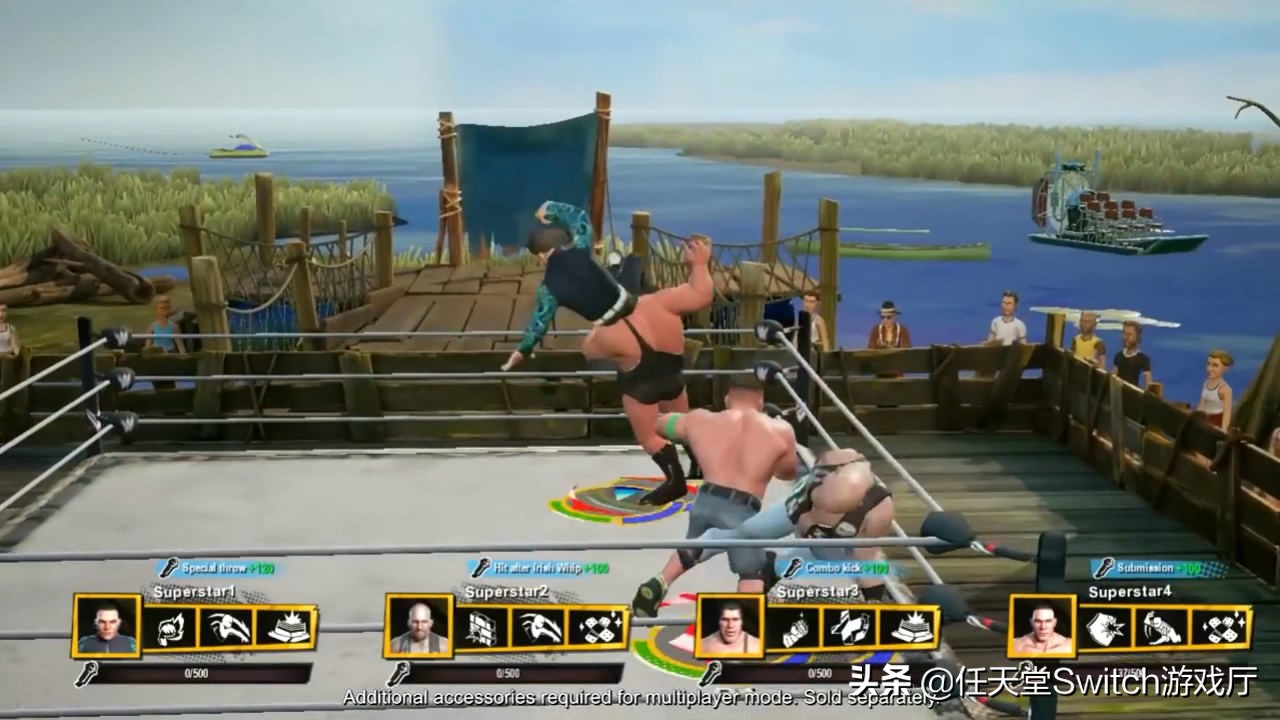Image resolution: width=1280 pixels, height=720 pixels.
Task: Use Superstar1's dashing figure ability
Action: pos(227,627)
